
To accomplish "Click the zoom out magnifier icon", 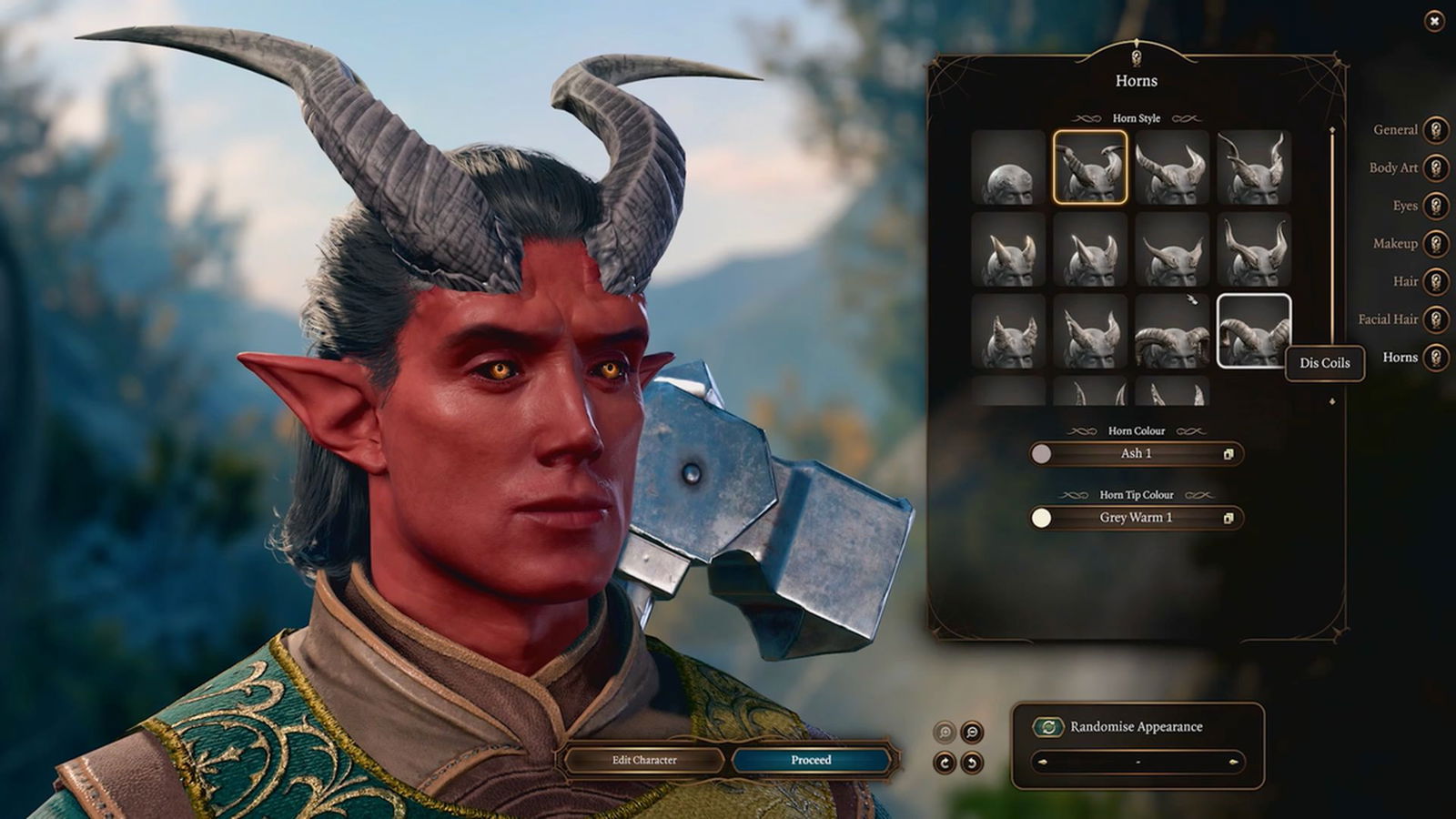I will coord(972,731).
